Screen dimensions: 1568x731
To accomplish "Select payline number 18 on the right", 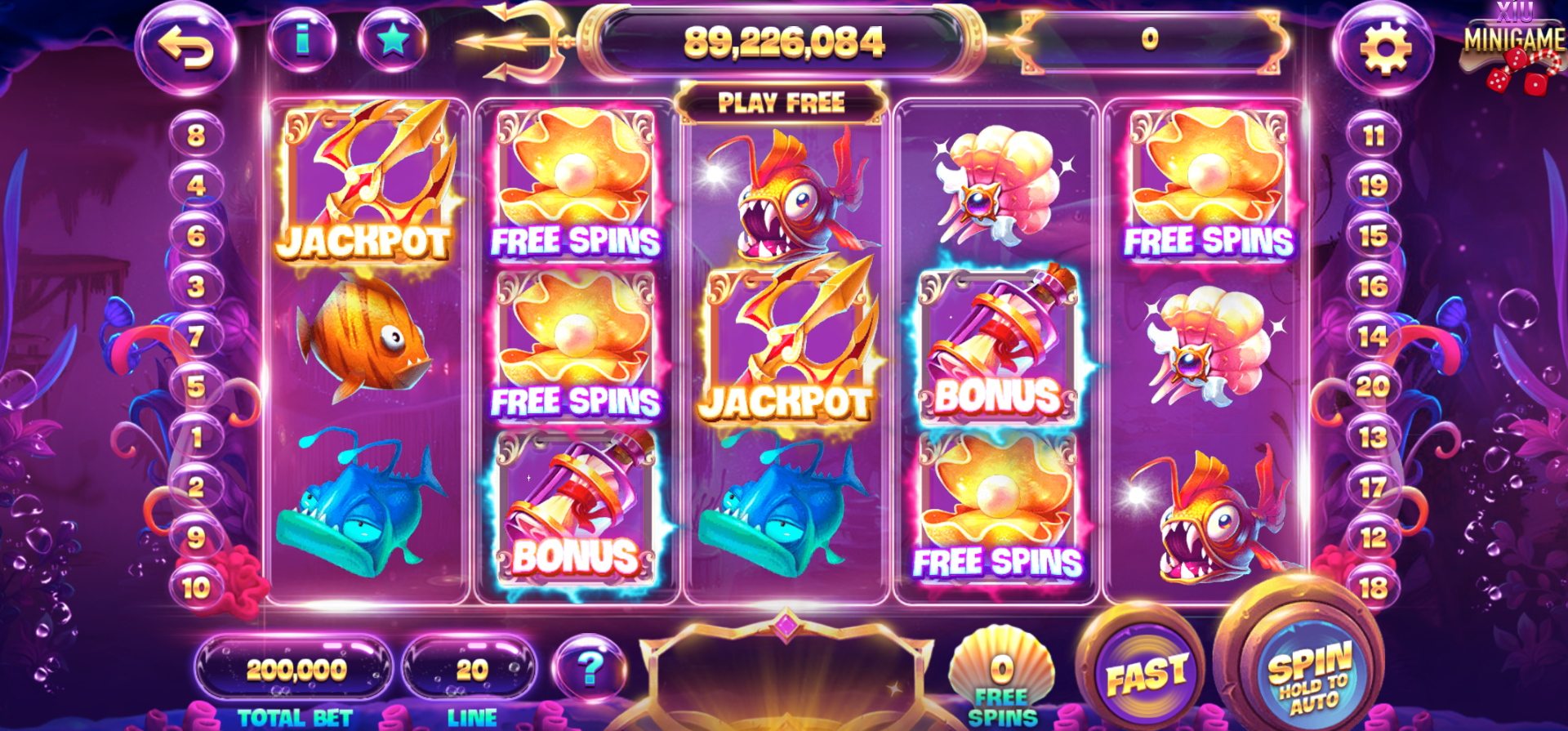I will pos(1375,586).
